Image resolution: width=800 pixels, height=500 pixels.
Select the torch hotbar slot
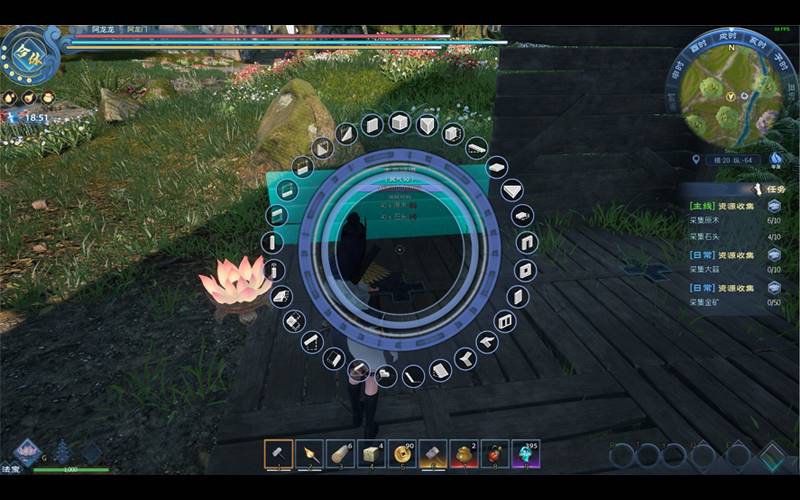[x=310, y=454]
